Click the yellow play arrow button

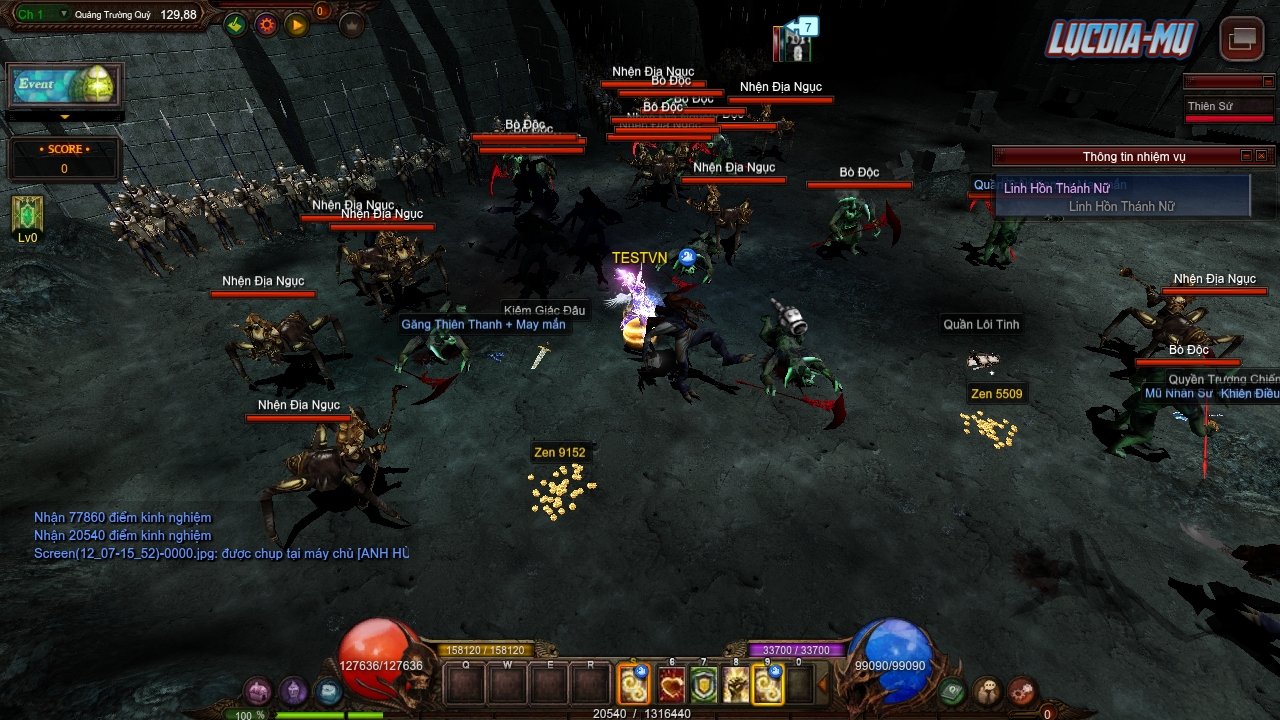pos(297,25)
